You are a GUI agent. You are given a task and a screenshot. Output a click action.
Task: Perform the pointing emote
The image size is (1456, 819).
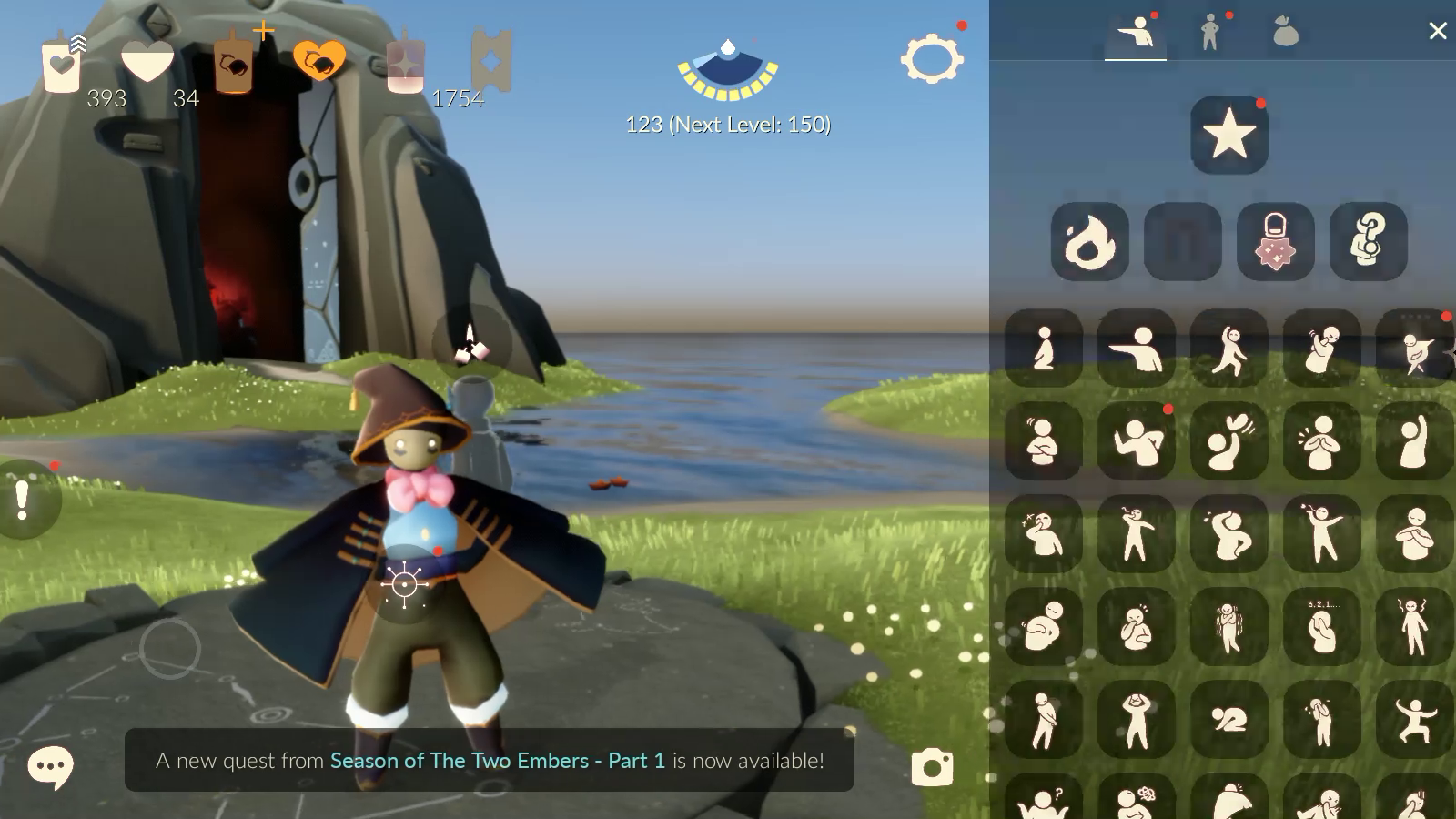(1136, 348)
